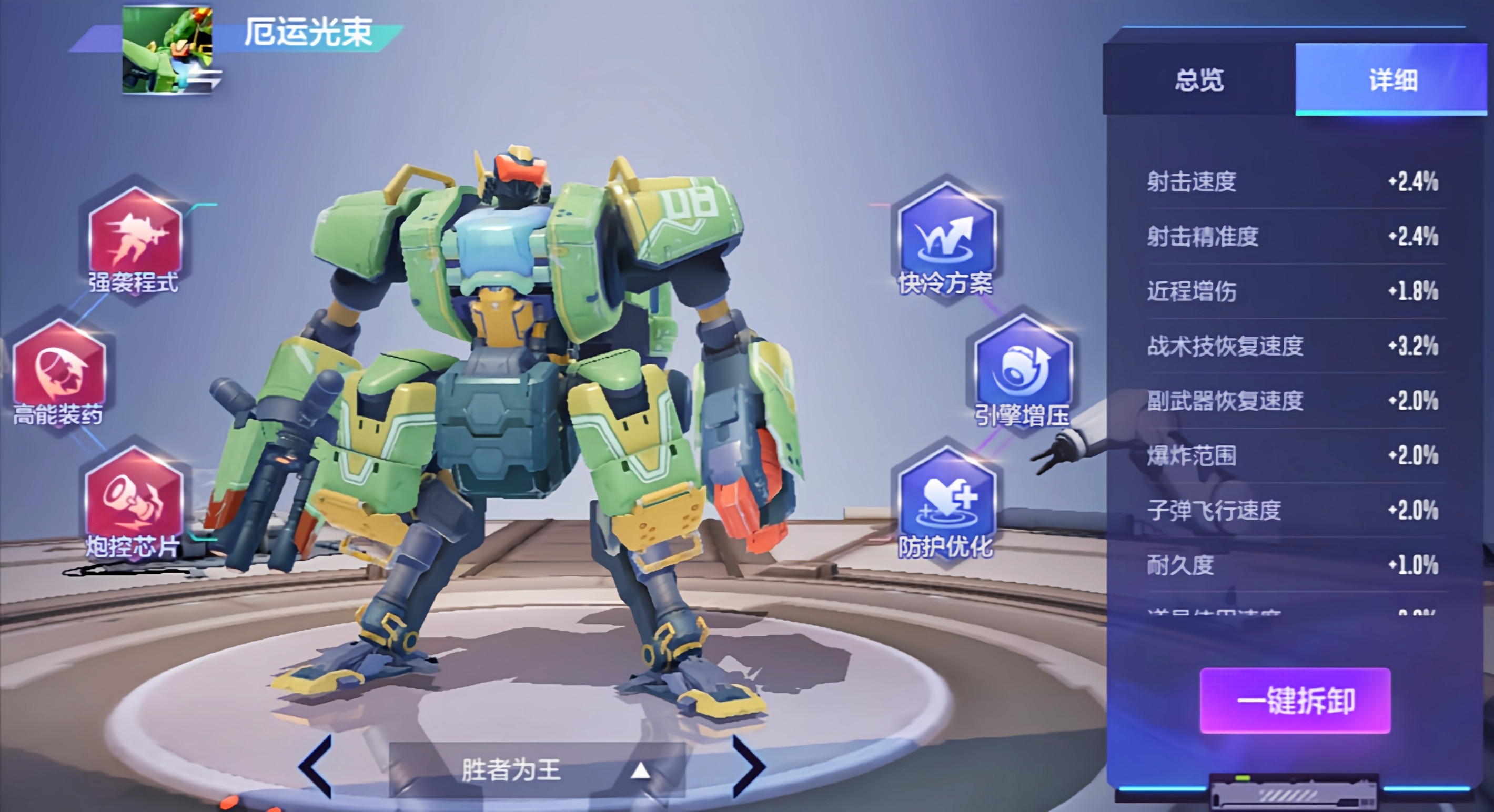Switch to the 总览 overview tab
The height and width of the screenshot is (812, 1494).
[1199, 79]
